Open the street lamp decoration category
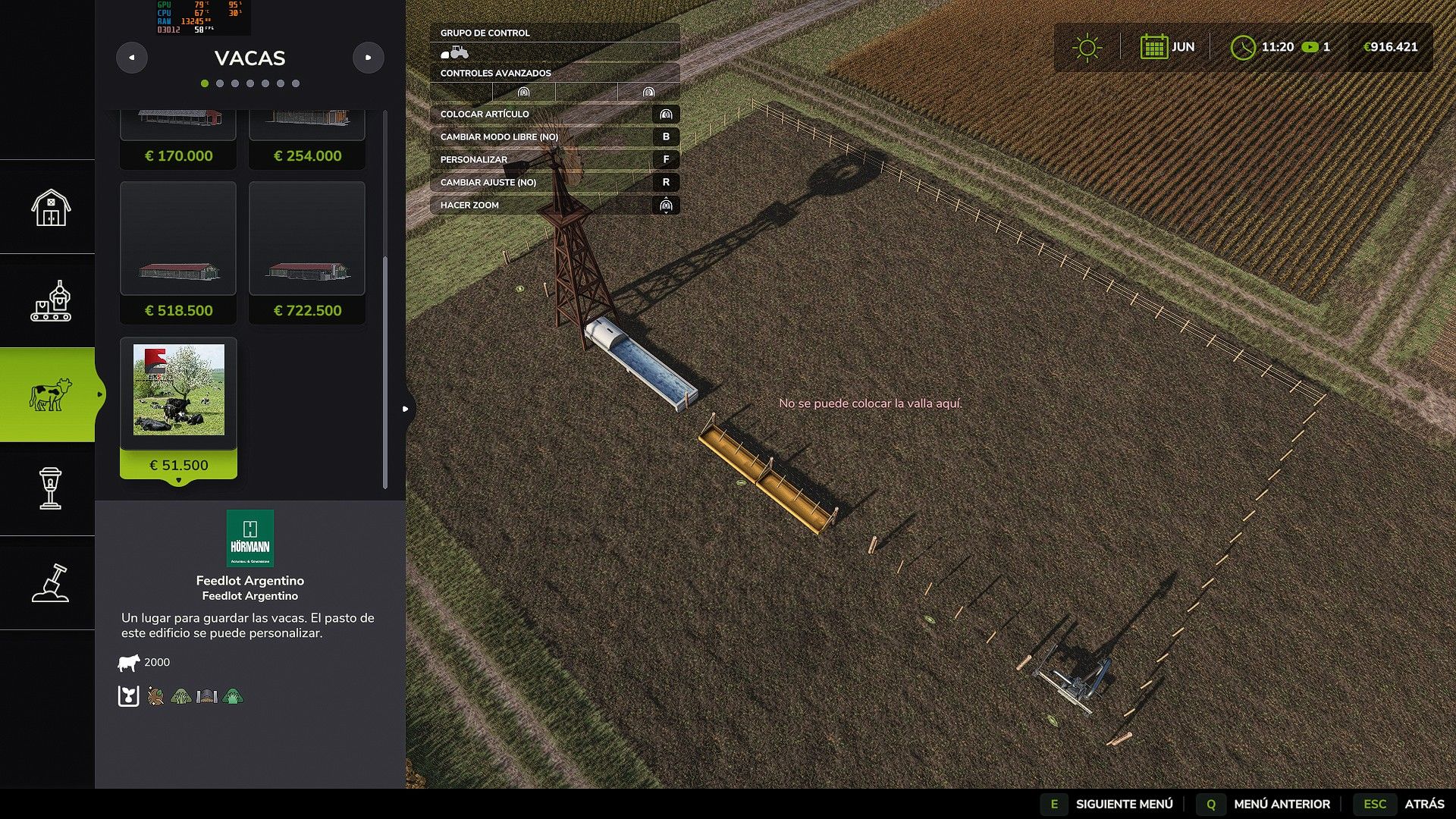1456x819 pixels. (50, 488)
